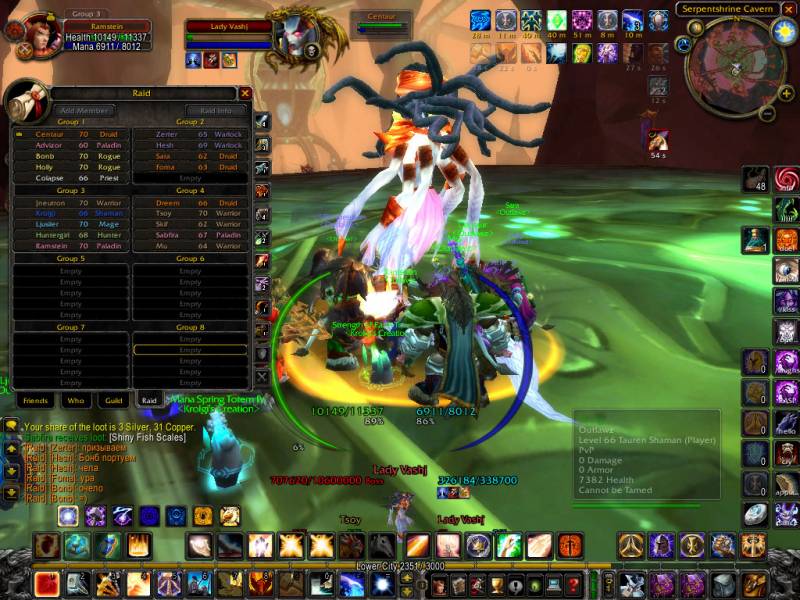800x600 pixels.
Task: Open the Guild tab
Action: (113, 399)
